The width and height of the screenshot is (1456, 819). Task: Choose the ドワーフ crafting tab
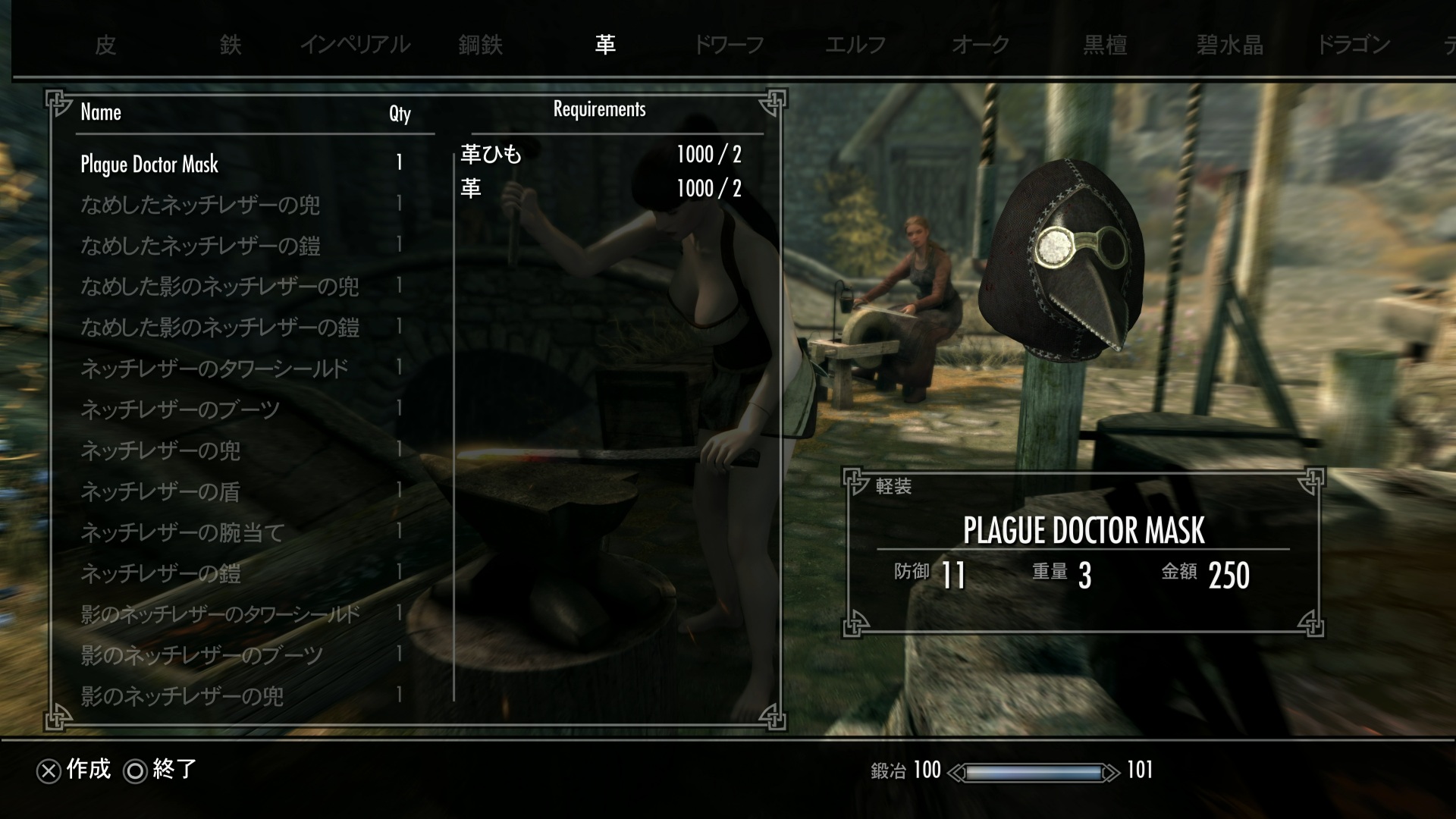tap(729, 45)
